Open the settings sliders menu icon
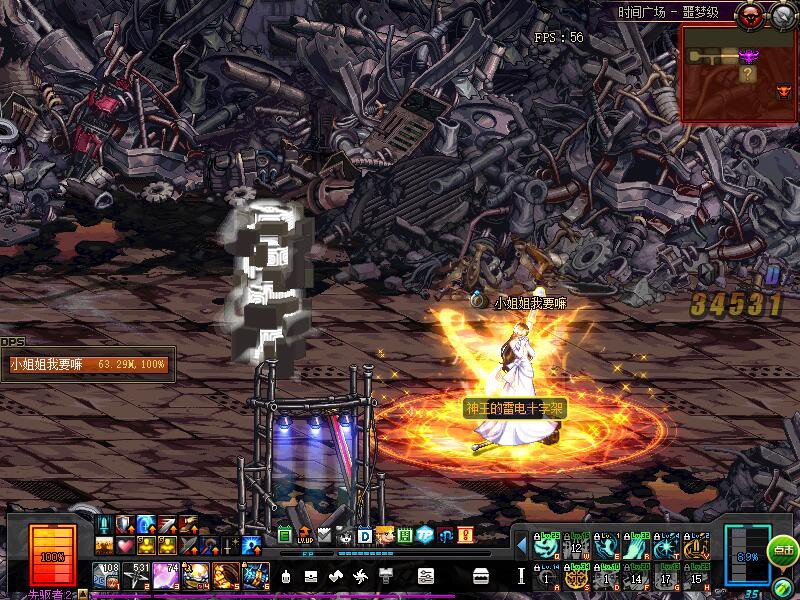The image size is (800, 600). tap(425, 576)
